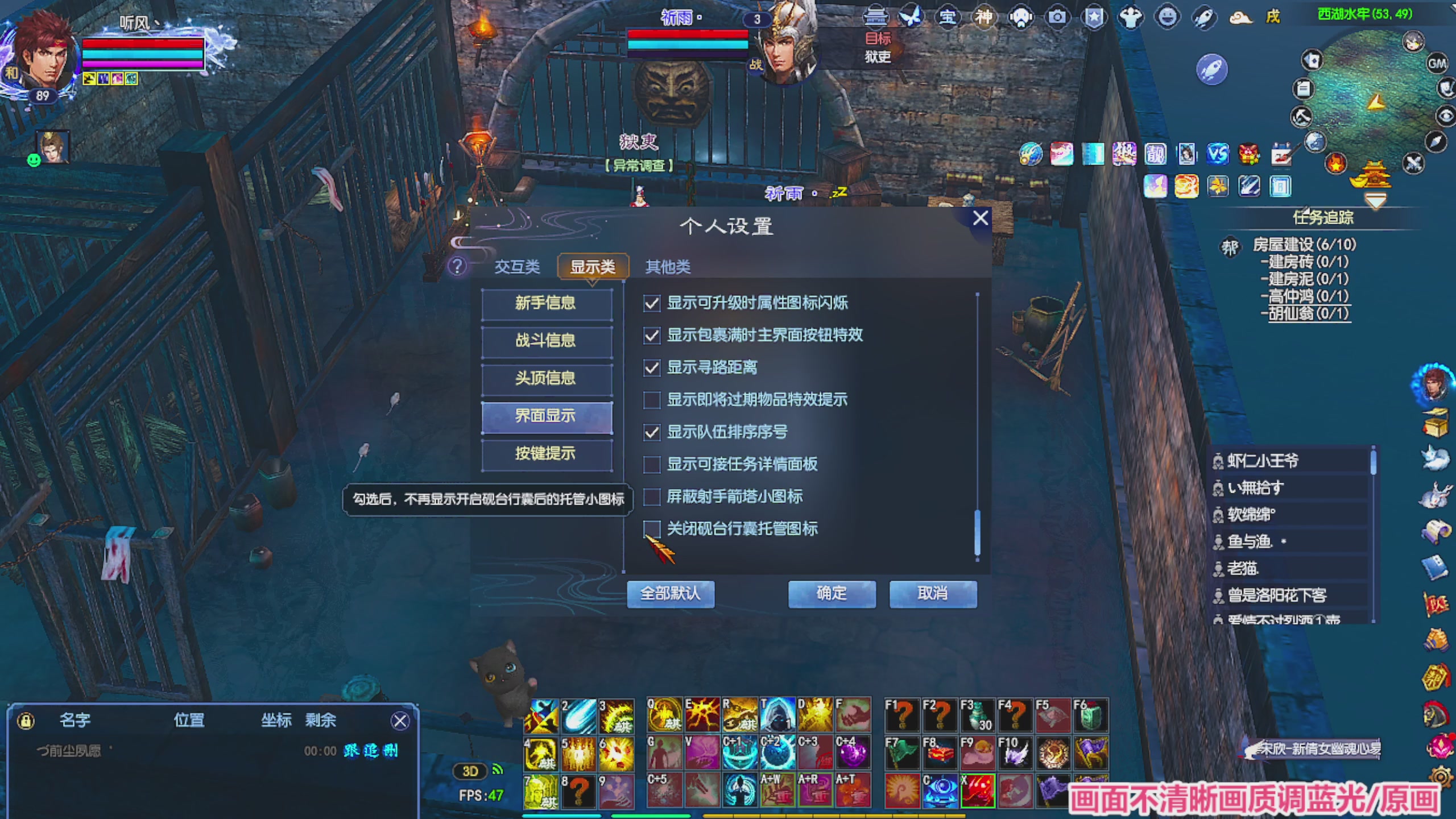Click the smiley emoji icon on top bar
The image size is (1456, 819).
pos(1168,17)
